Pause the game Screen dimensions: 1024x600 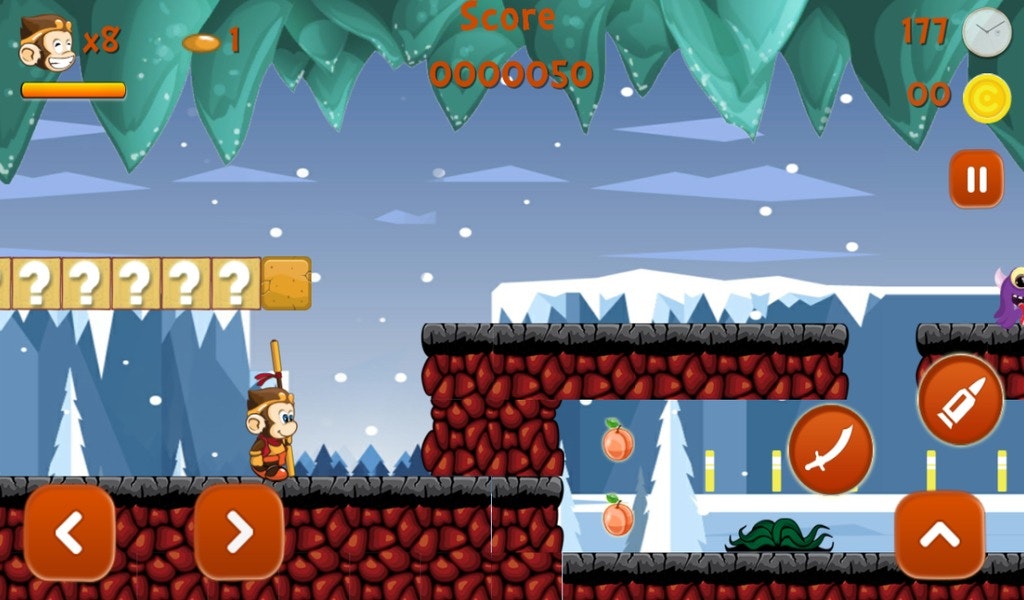(x=975, y=179)
